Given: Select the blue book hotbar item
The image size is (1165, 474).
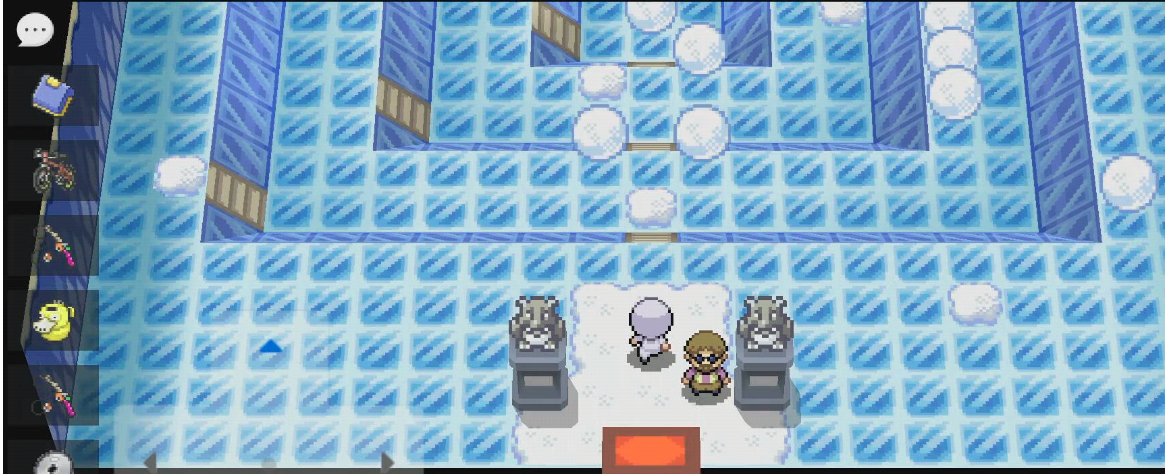Looking at the screenshot, I should click(51, 96).
